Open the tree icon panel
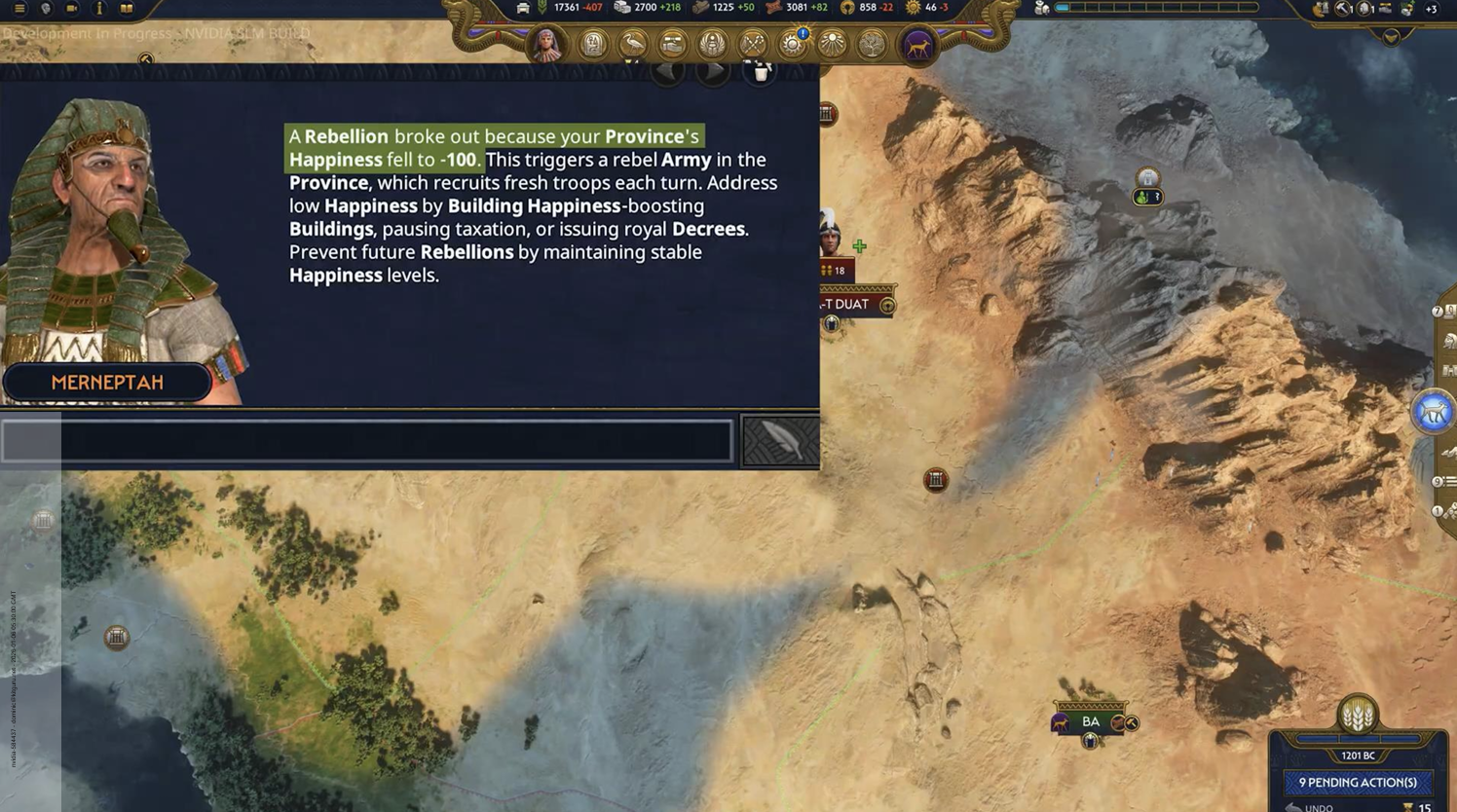Screen dimensions: 1457x812 872,45
